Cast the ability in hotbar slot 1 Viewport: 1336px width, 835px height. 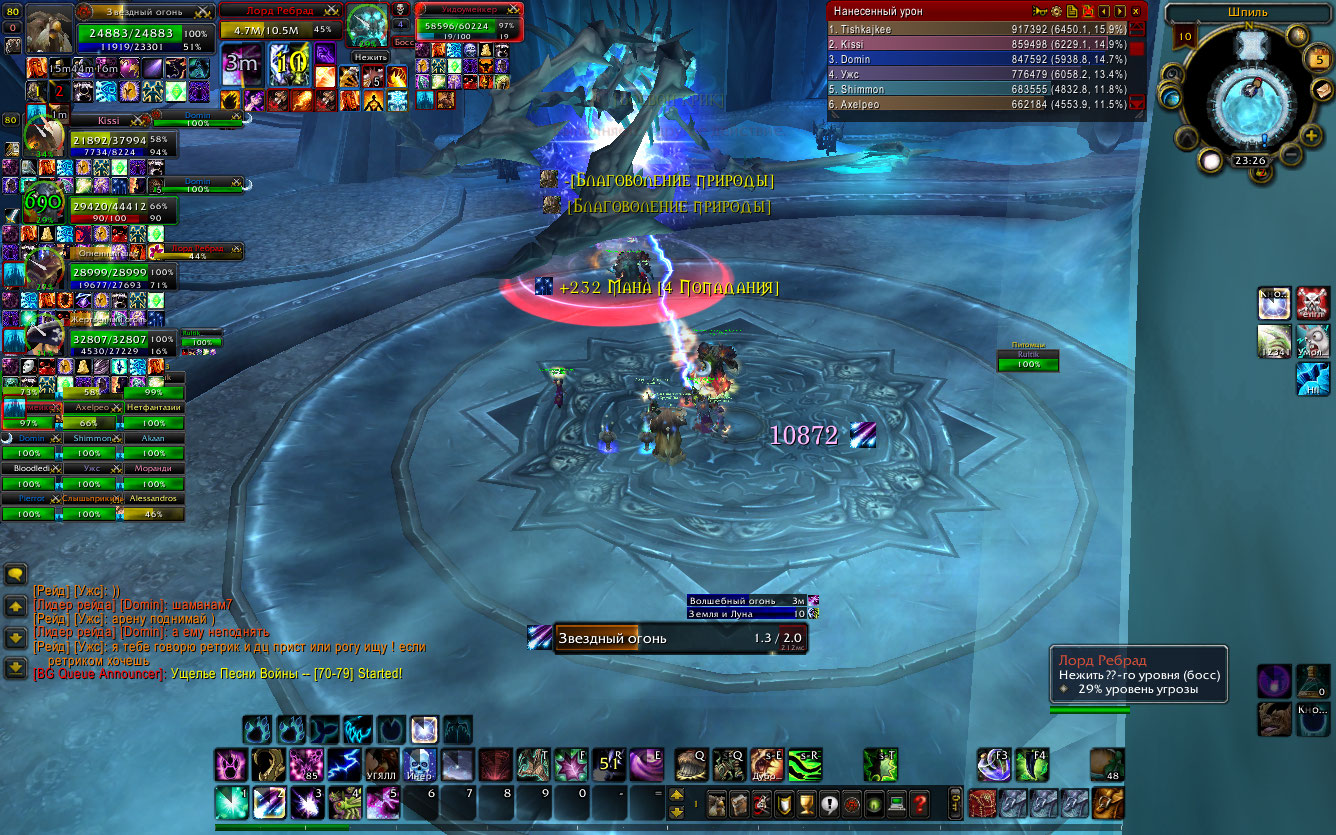(231, 802)
